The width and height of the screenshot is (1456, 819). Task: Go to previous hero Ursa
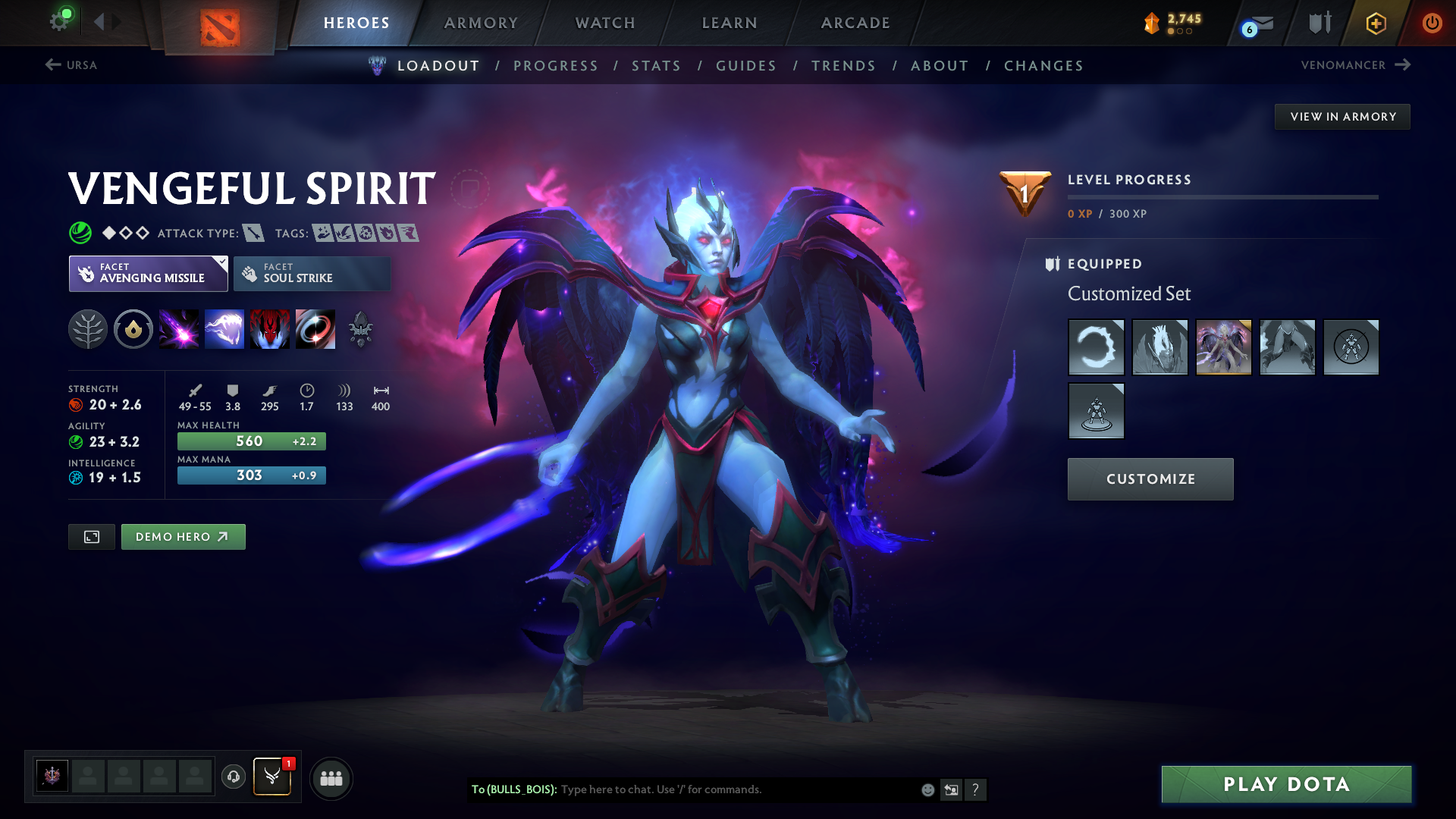click(x=71, y=65)
